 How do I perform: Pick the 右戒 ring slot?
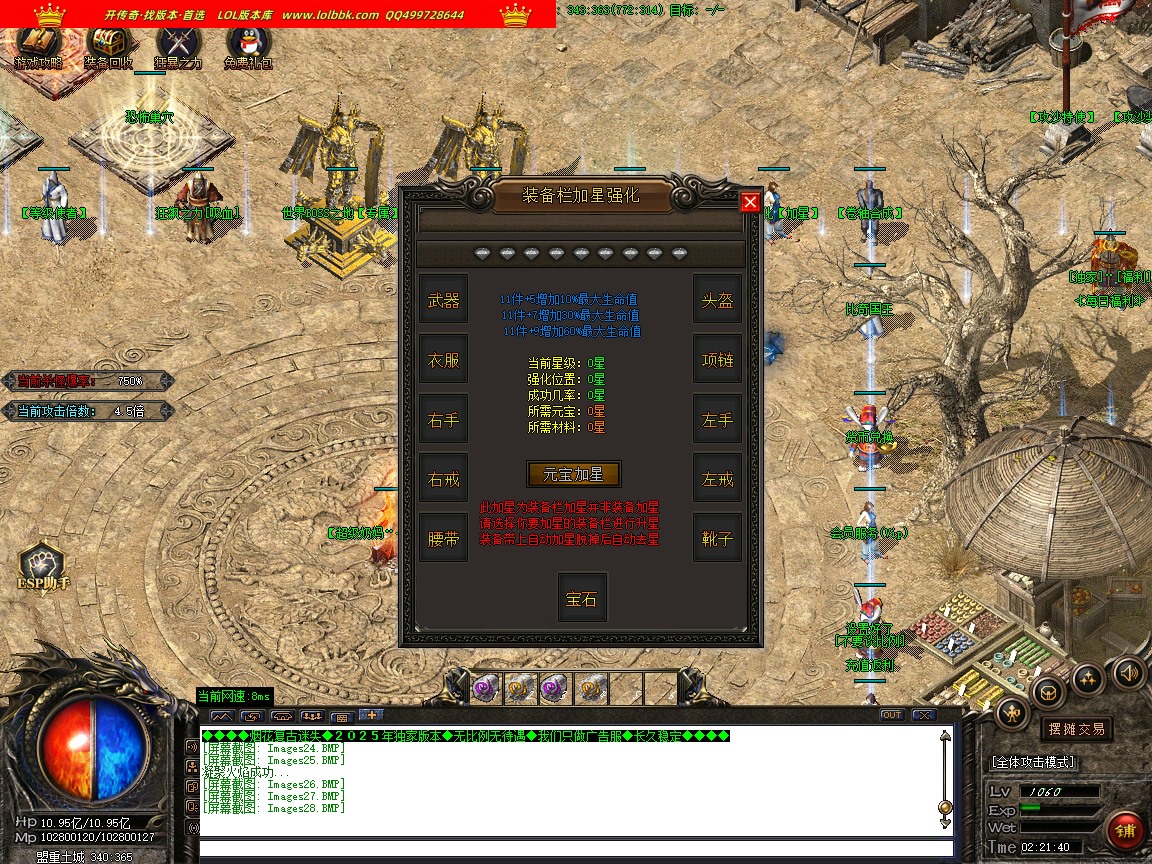pos(443,479)
